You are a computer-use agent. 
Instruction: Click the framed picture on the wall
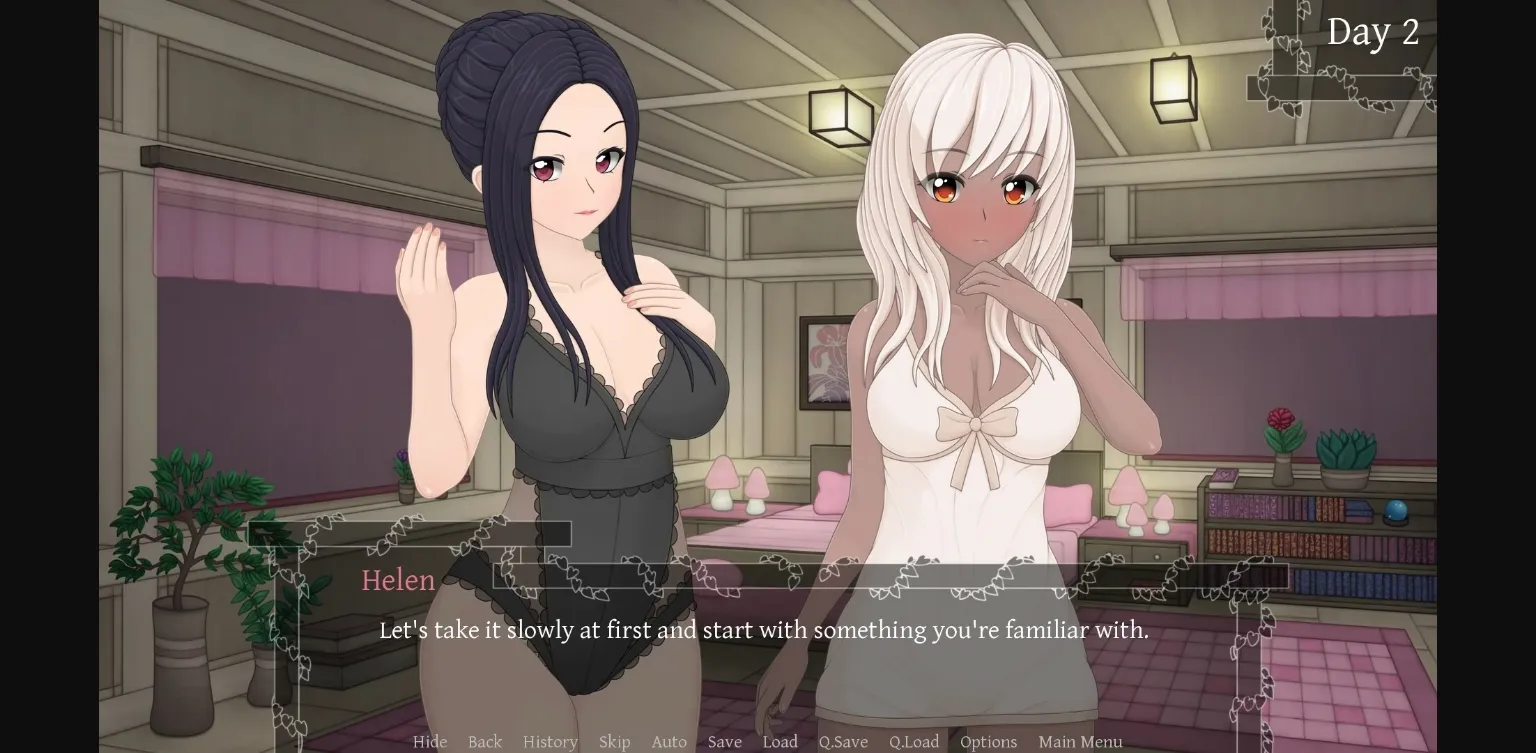point(822,365)
